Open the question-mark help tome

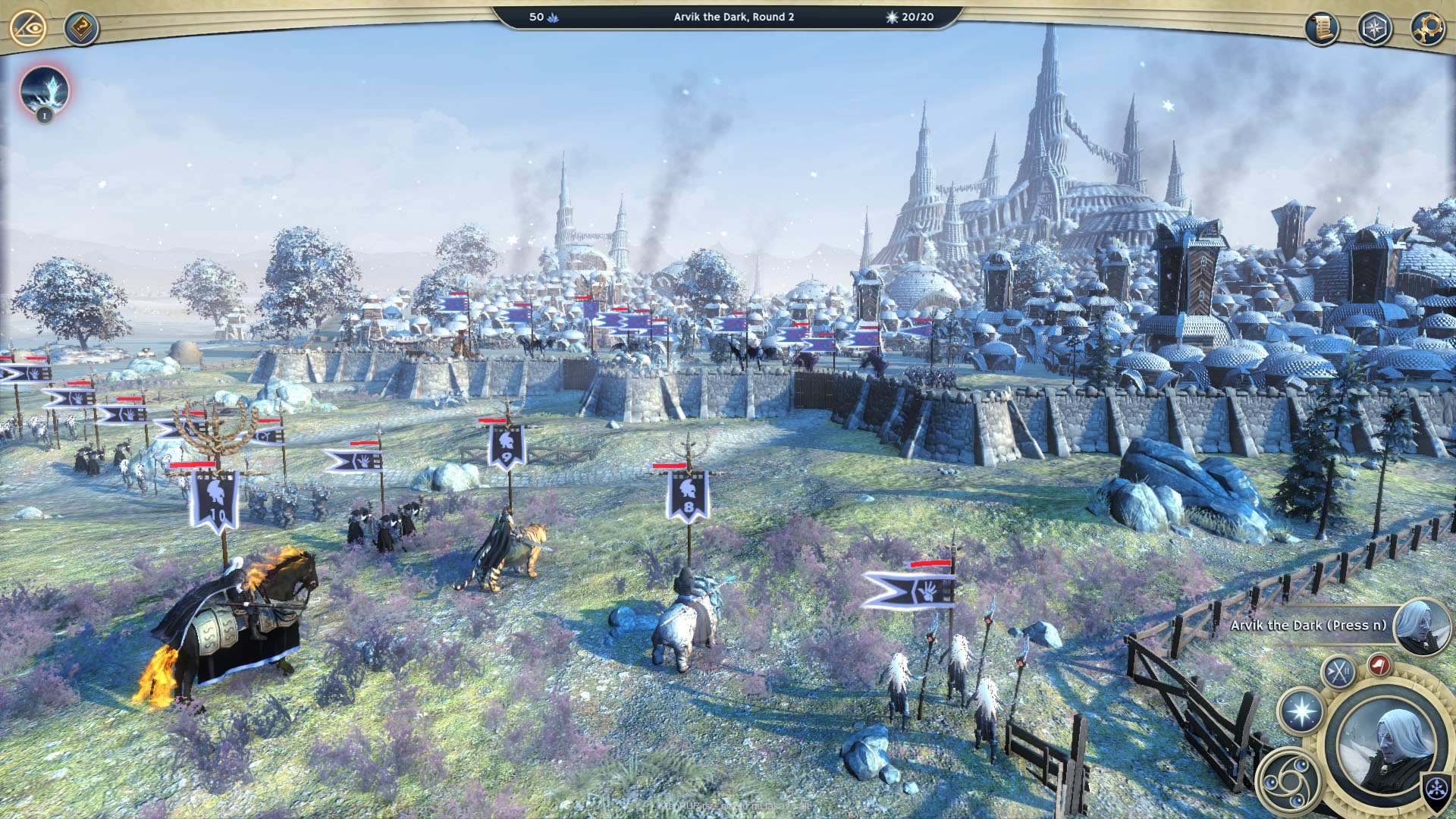(x=81, y=29)
